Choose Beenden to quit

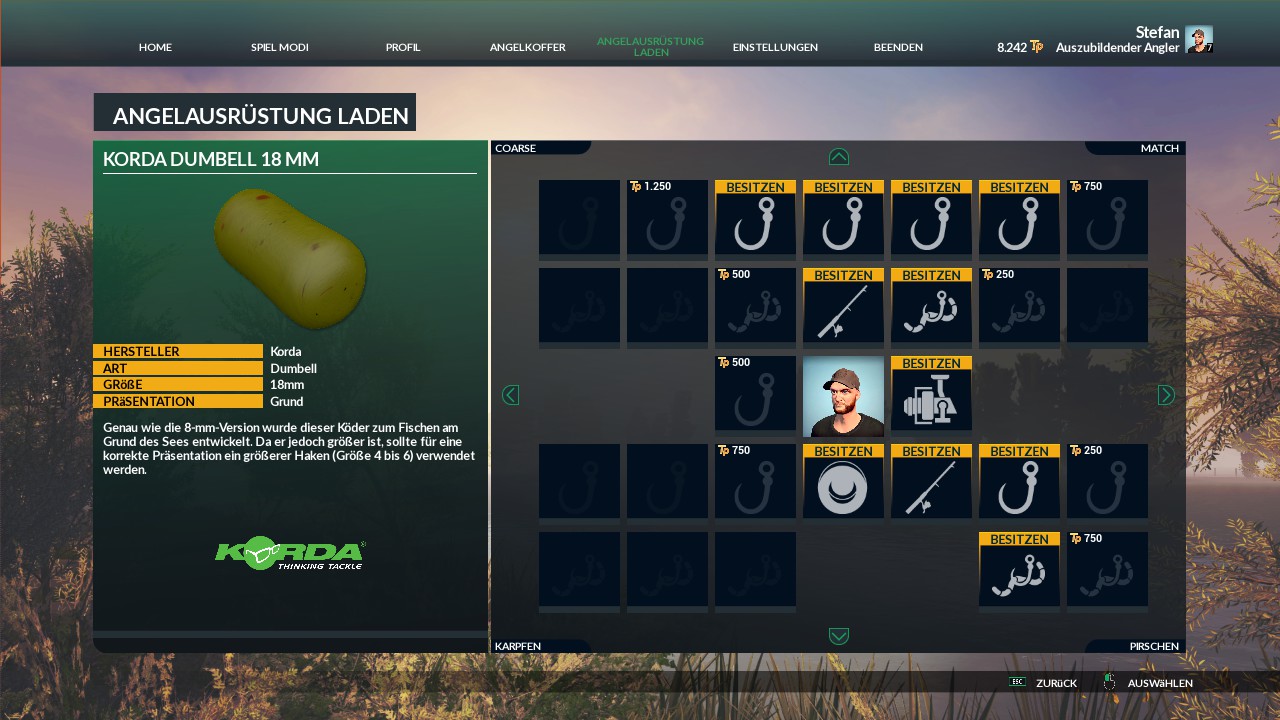pyautogui.click(x=898, y=47)
